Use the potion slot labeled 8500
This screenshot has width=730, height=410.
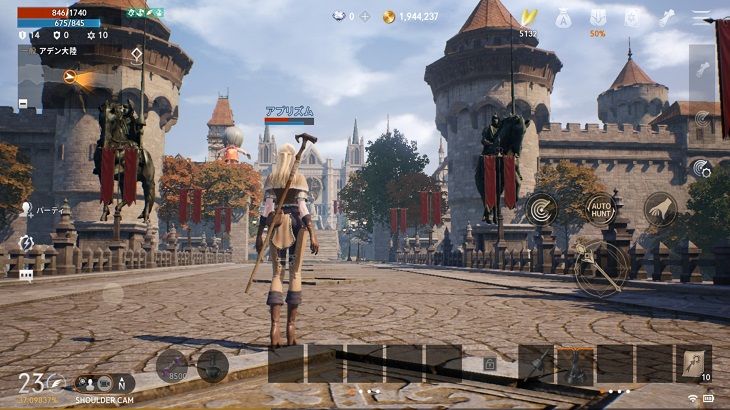[x=171, y=364]
